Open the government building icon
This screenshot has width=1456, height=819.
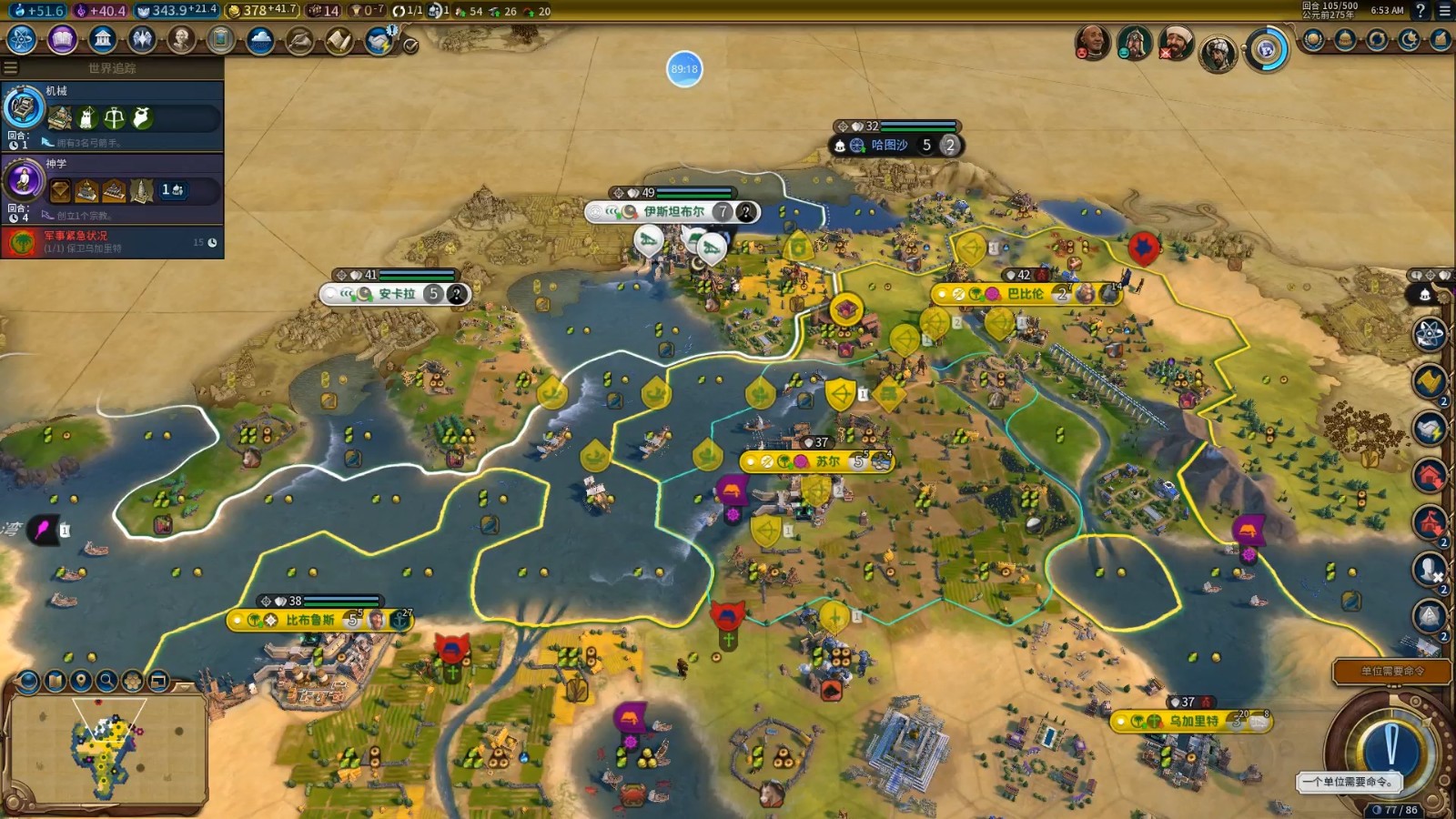(103, 39)
